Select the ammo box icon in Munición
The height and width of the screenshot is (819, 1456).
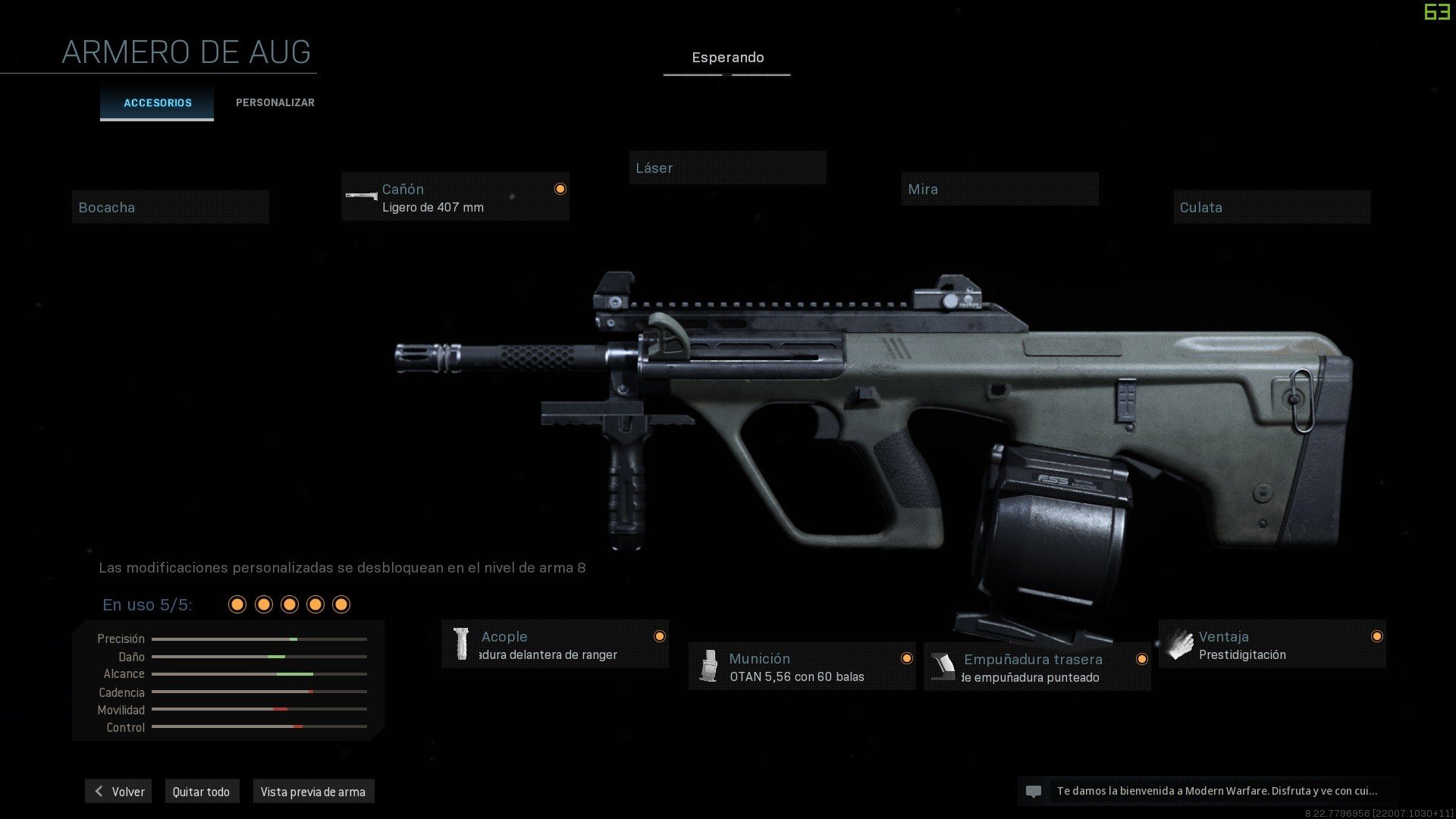pos(711,667)
